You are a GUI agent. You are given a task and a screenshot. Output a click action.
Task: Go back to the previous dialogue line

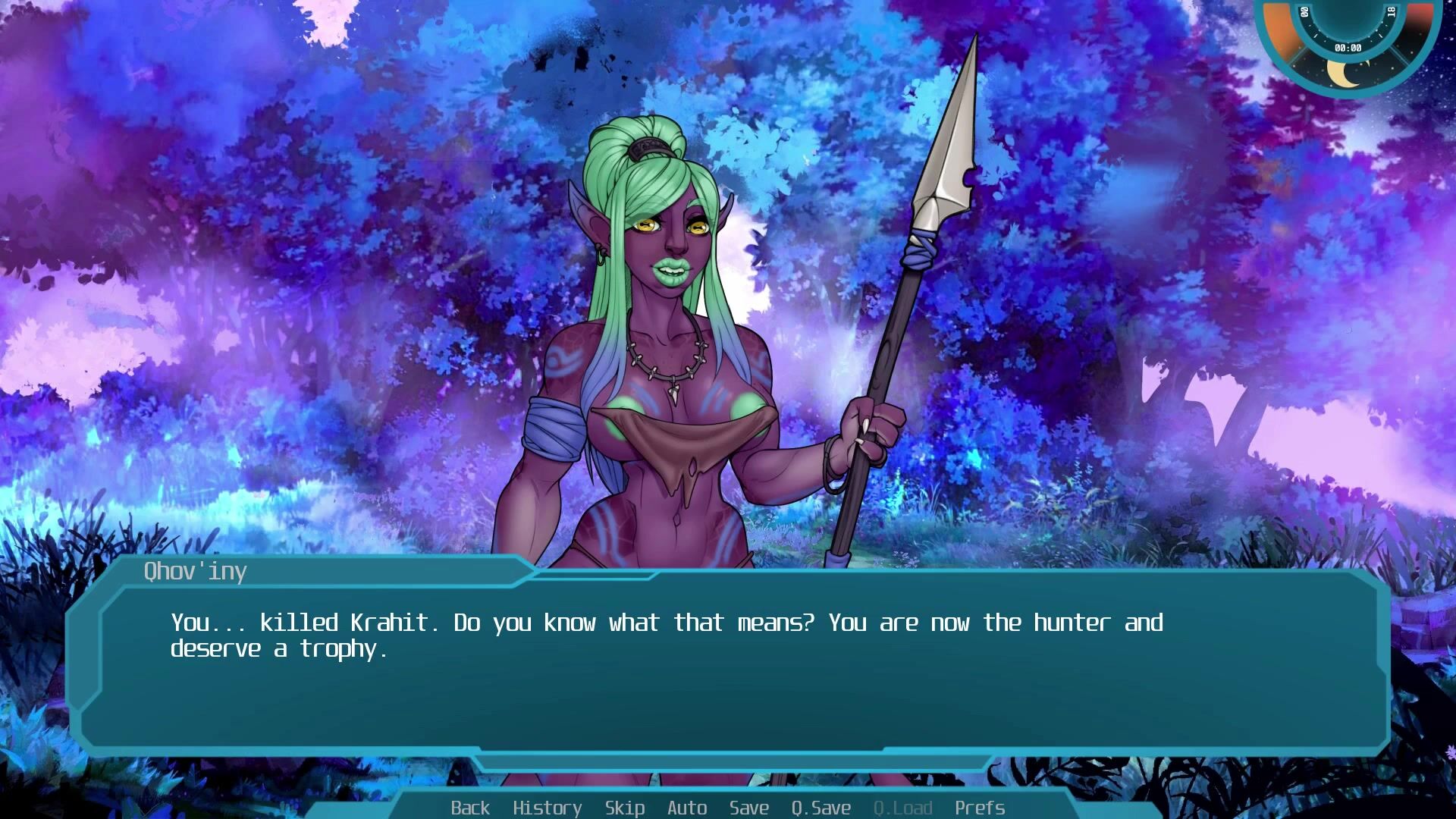tap(470, 808)
